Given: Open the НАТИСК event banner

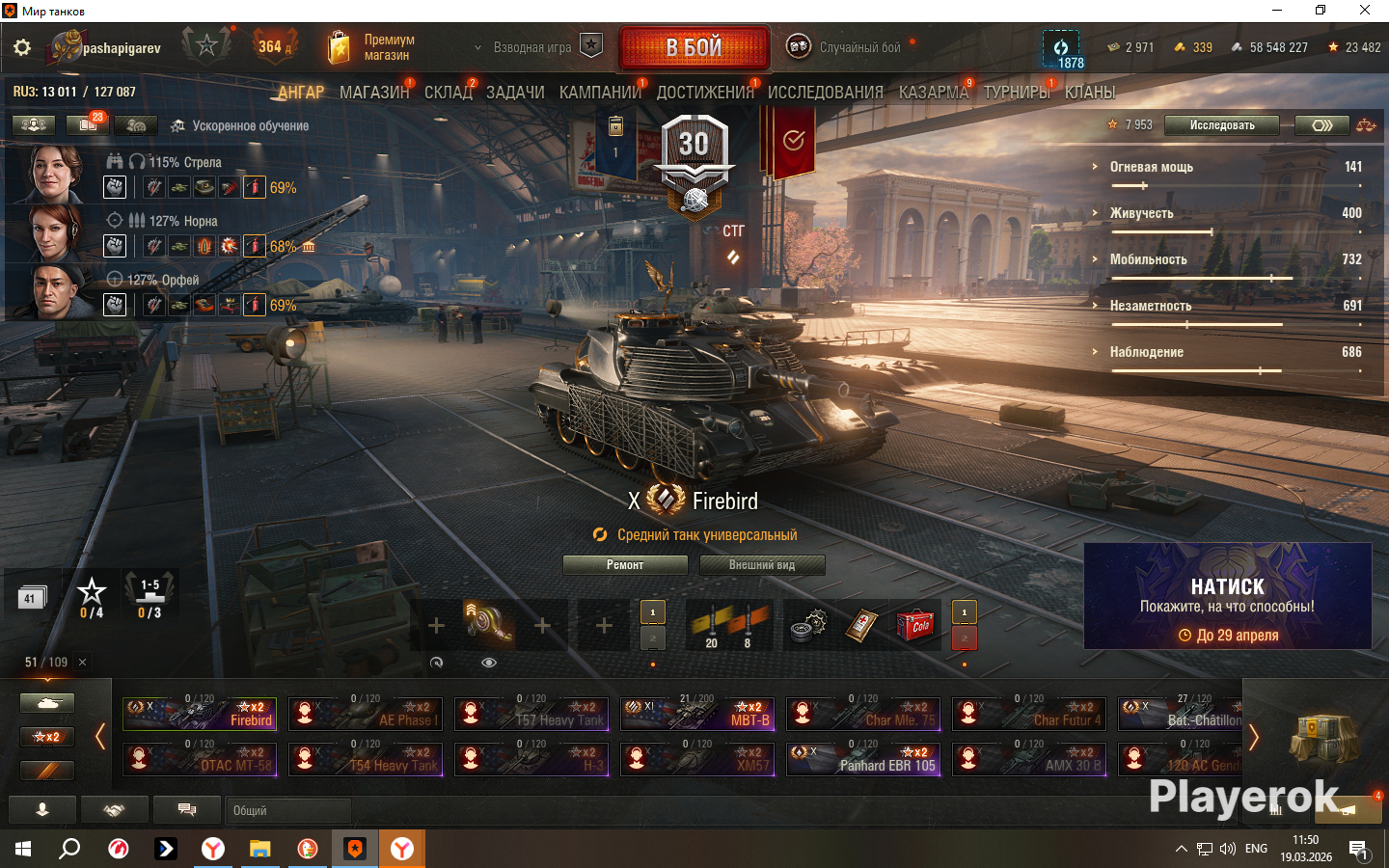Looking at the screenshot, I should click(1227, 596).
